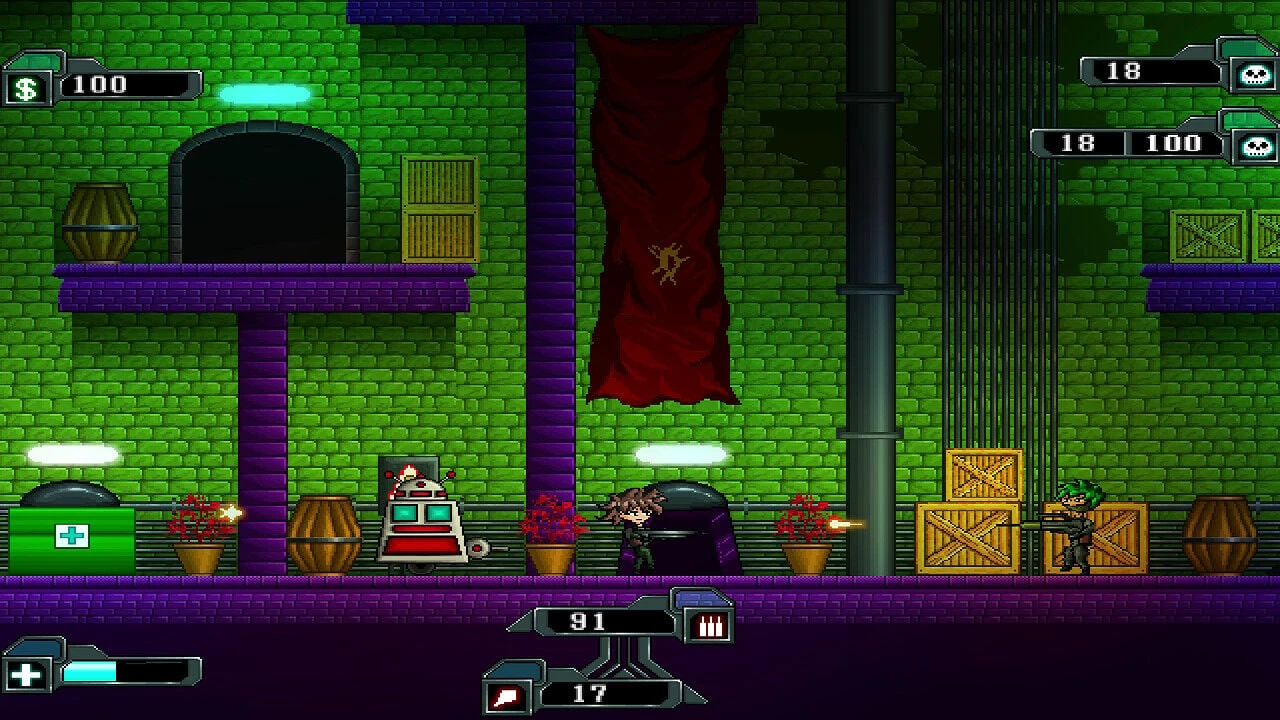Screen dimensions: 1280x720
Task: Click the skull icon beside the 18/100 counter
Action: point(1256,147)
